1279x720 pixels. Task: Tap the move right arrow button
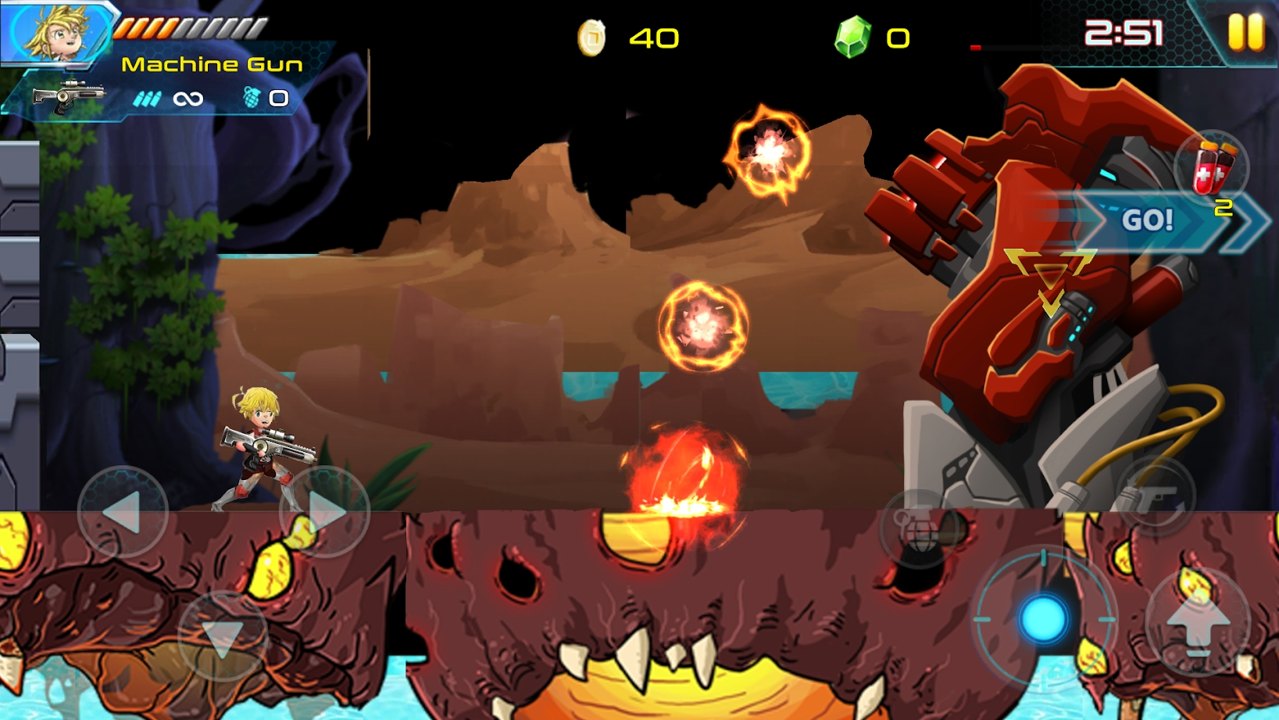click(x=325, y=512)
